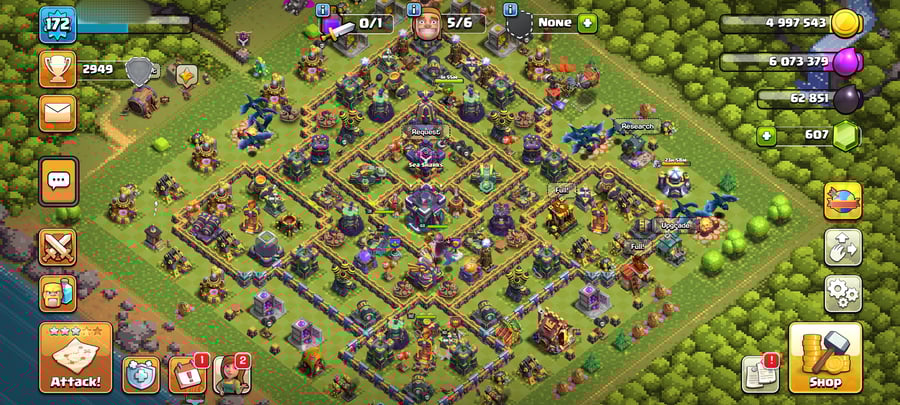
Task: Open the barbarian army overview
Action: tap(58, 294)
